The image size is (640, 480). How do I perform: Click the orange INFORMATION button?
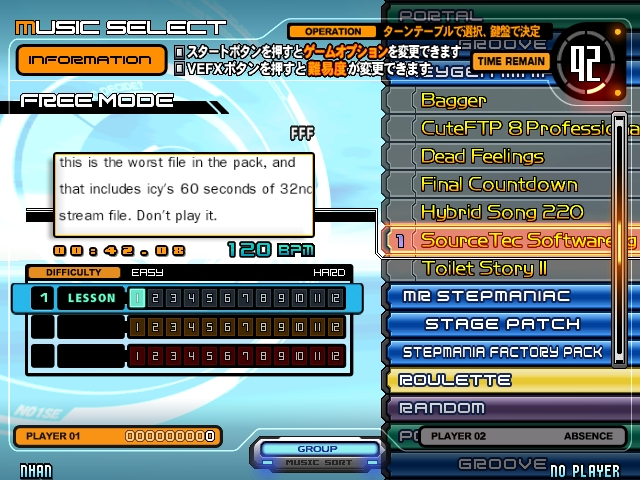click(x=91, y=59)
